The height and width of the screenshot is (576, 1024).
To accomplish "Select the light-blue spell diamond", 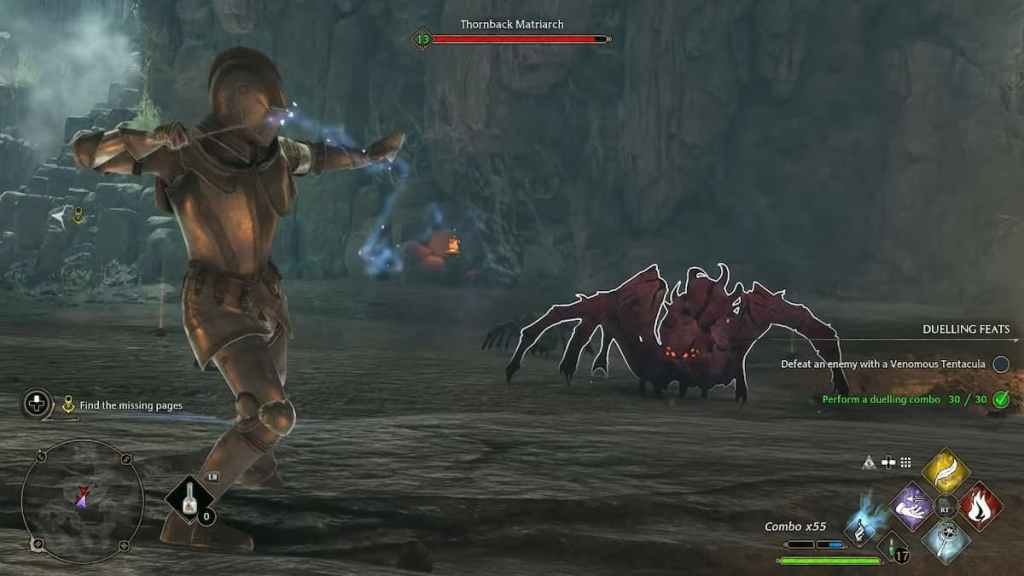I will [x=945, y=541].
